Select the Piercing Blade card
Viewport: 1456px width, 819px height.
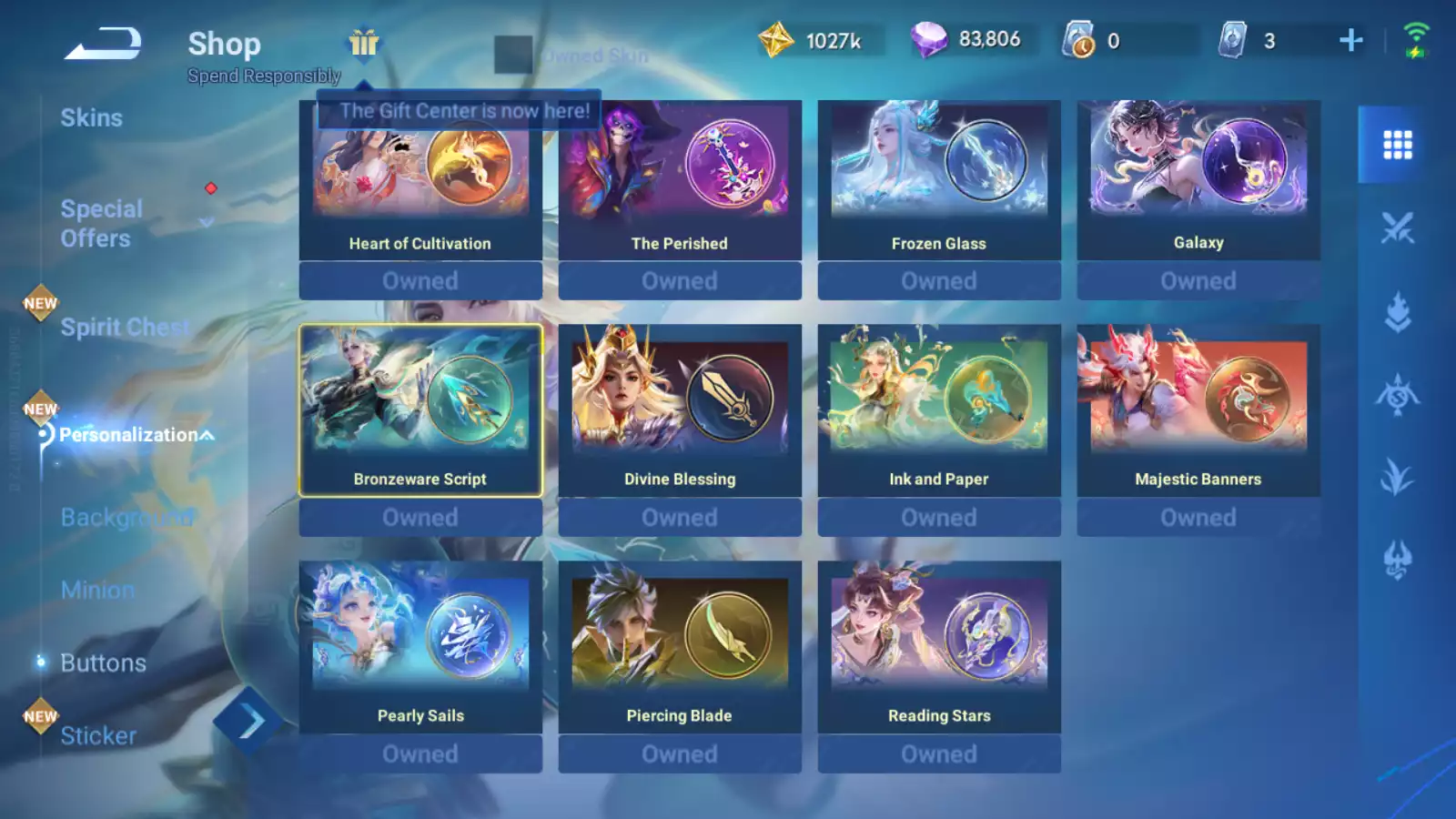[680, 648]
